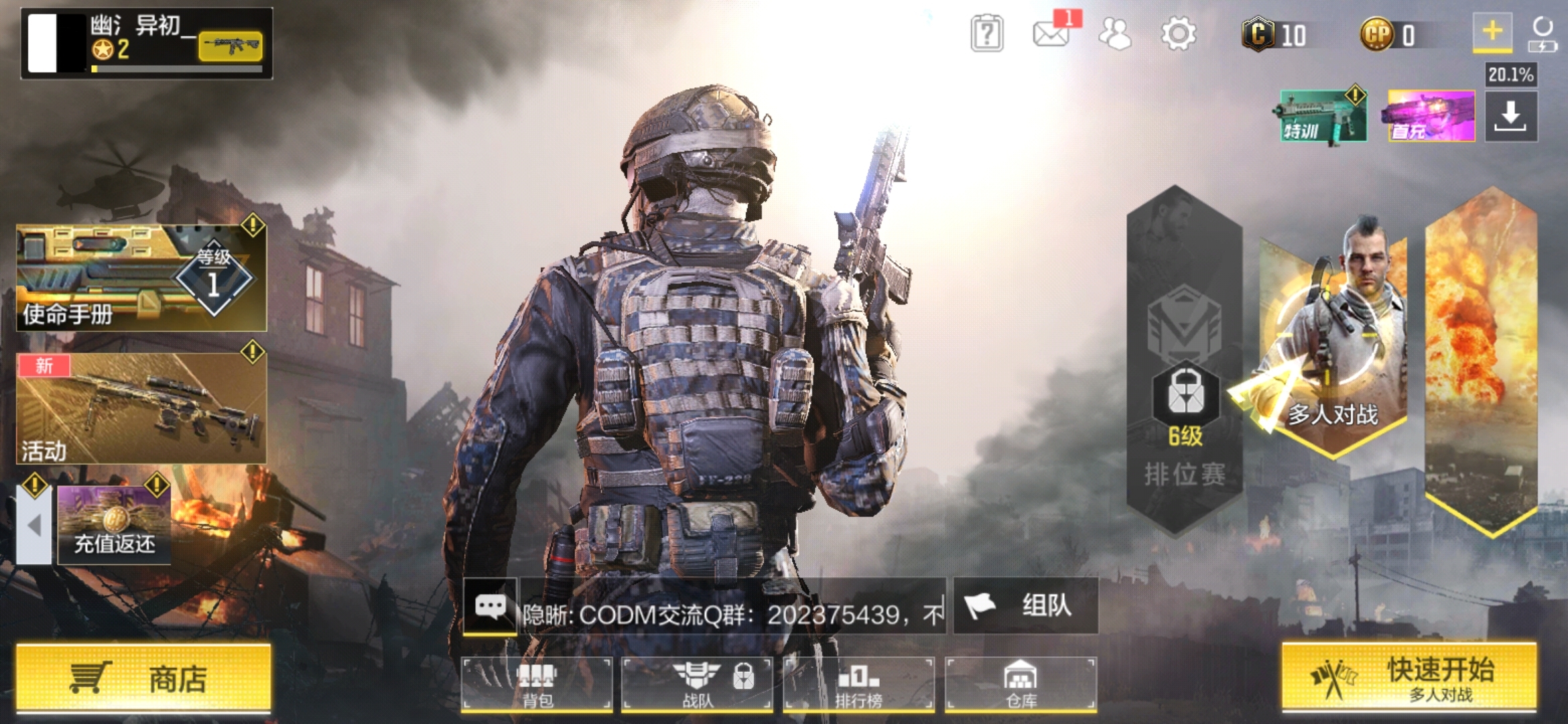This screenshot has width=1568, height=724.
Task: Add currency with the yellow plus button
Action: 1492,31
